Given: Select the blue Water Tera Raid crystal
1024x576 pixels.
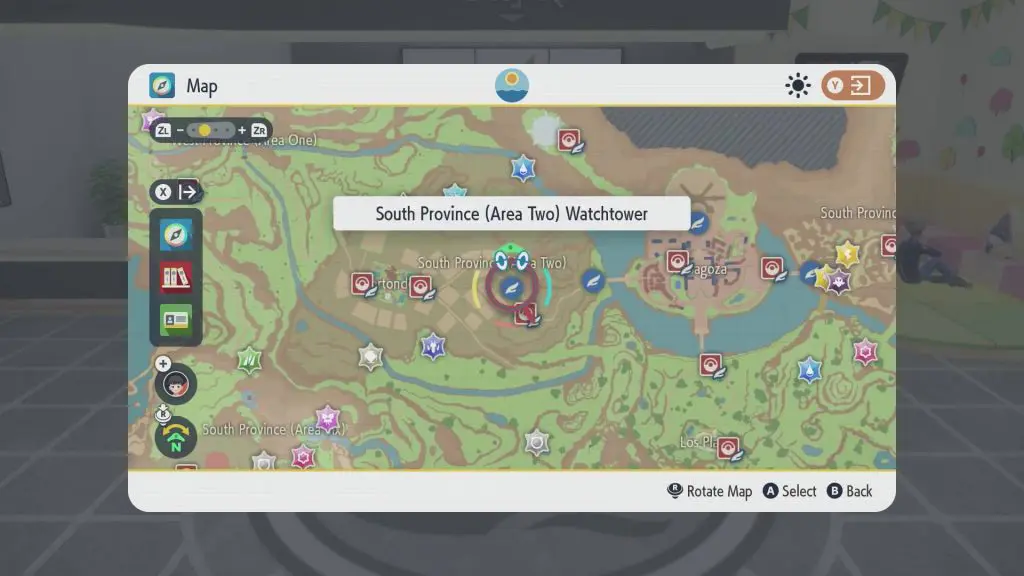Looking at the screenshot, I should [809, 371].
